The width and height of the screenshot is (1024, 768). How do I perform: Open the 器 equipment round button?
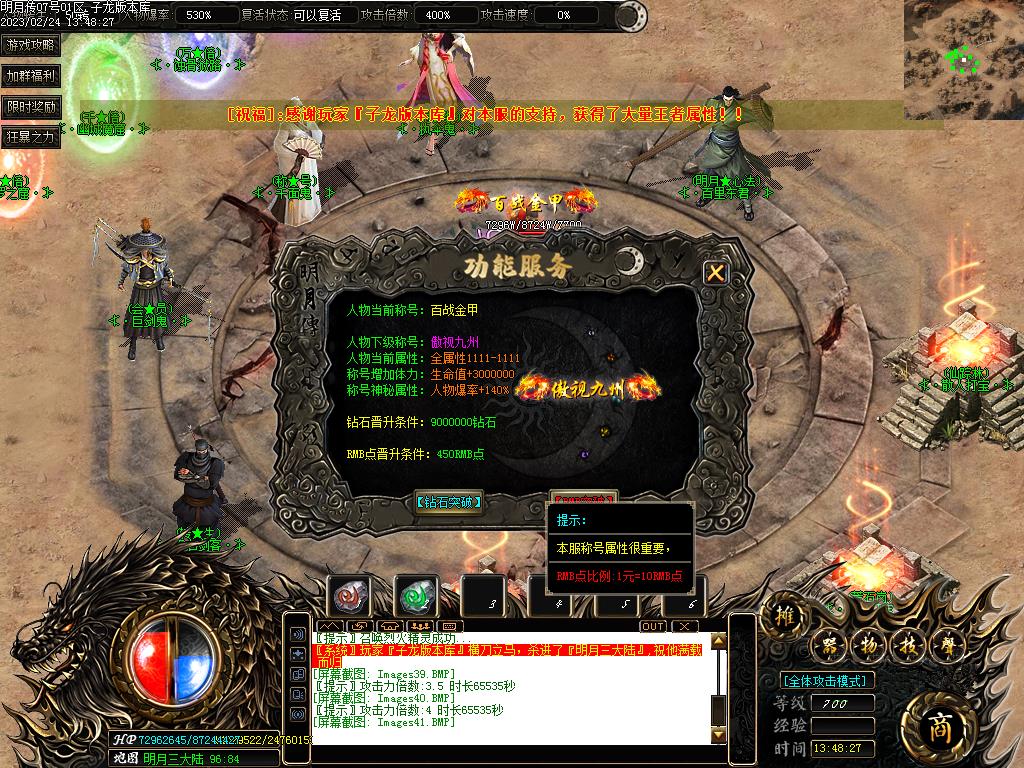pyautogui.click(x=828, y=646)
